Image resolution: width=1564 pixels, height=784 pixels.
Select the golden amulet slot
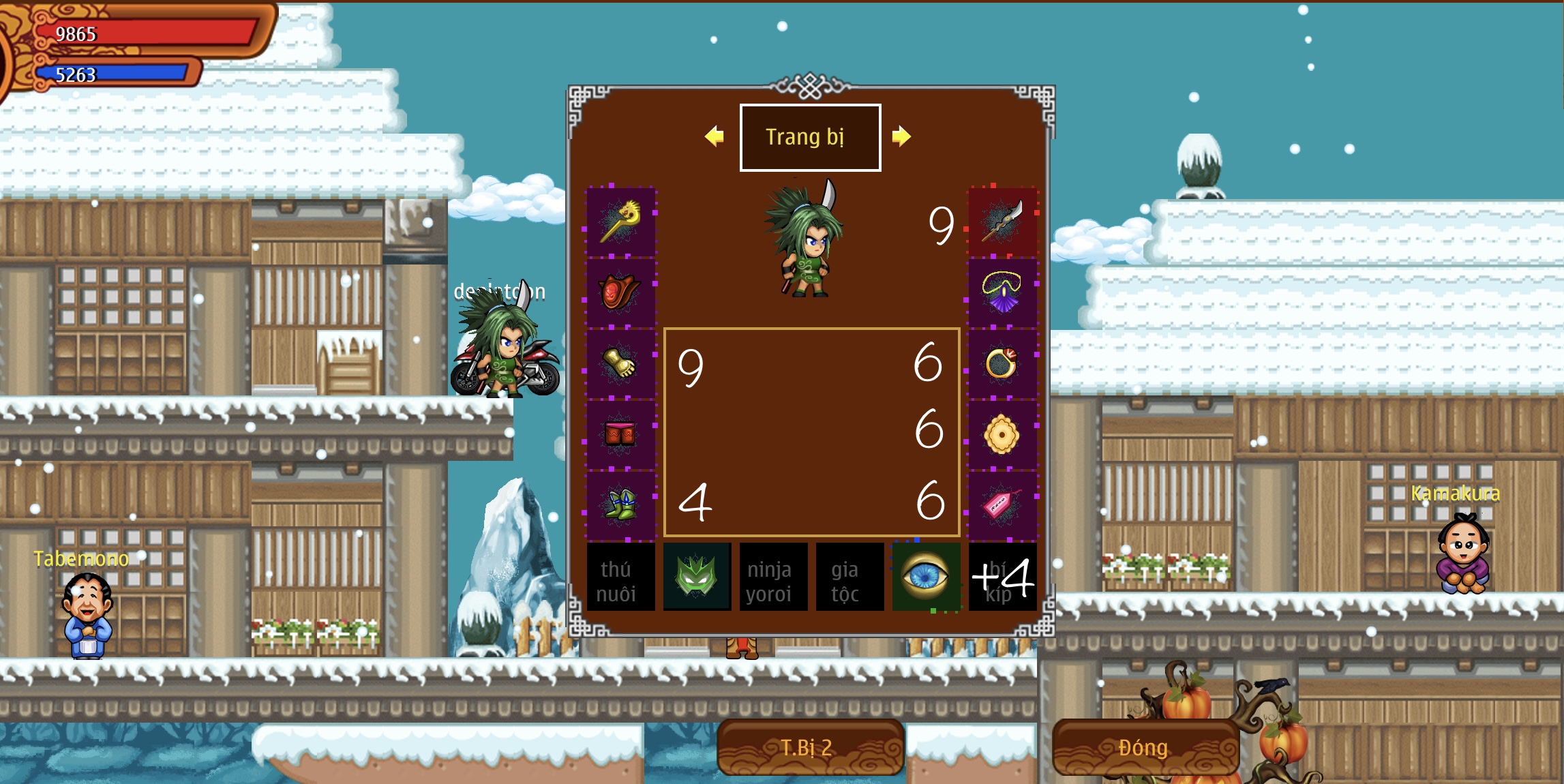pyautogui.click(x=1002, y=434)
